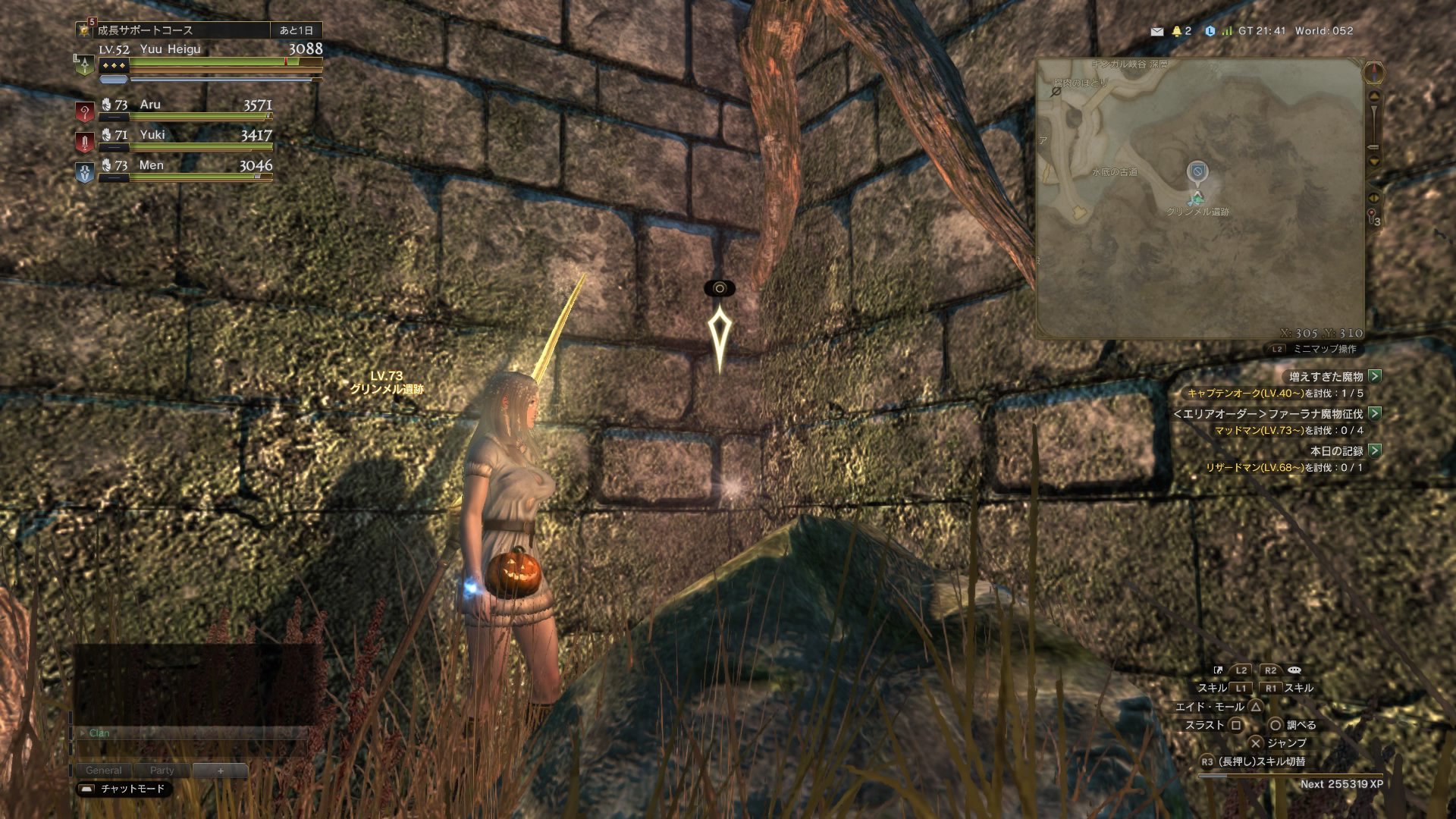1456x819 pixels.
Task: Click the minimap's up arrow zoom button
Action: tap(1374, 96)
